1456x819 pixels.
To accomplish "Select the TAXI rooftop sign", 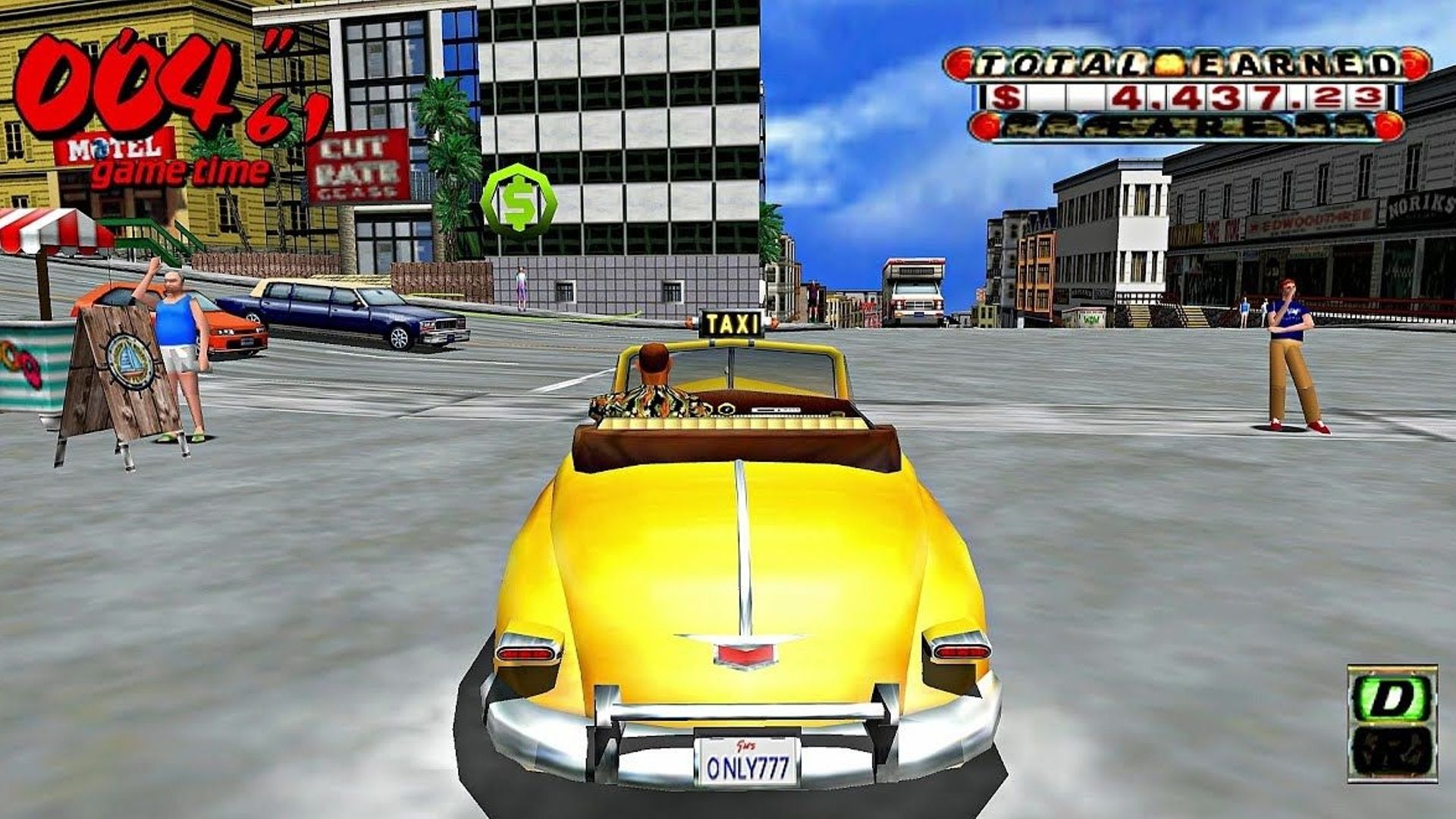I will (731, 325).
